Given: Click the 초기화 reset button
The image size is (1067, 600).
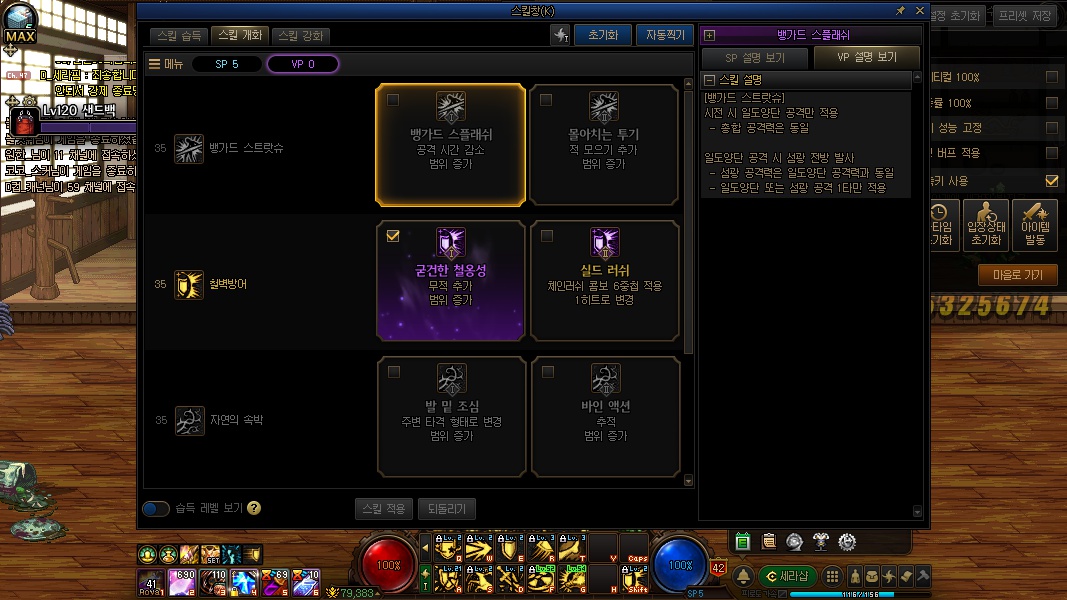Looking at the screenshot, I should pos(603,35).
